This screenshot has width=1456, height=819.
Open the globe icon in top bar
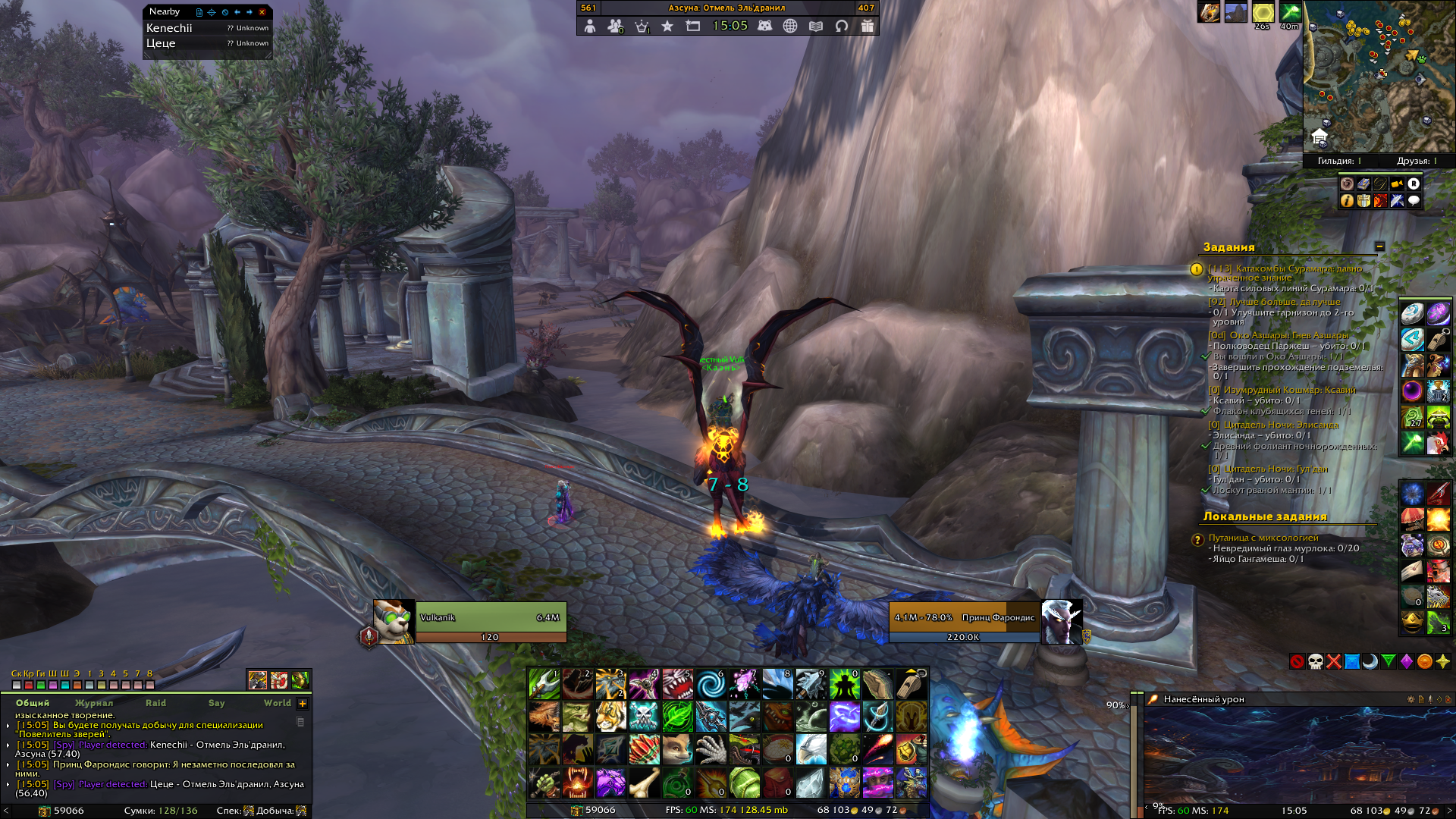click(790, 26)
